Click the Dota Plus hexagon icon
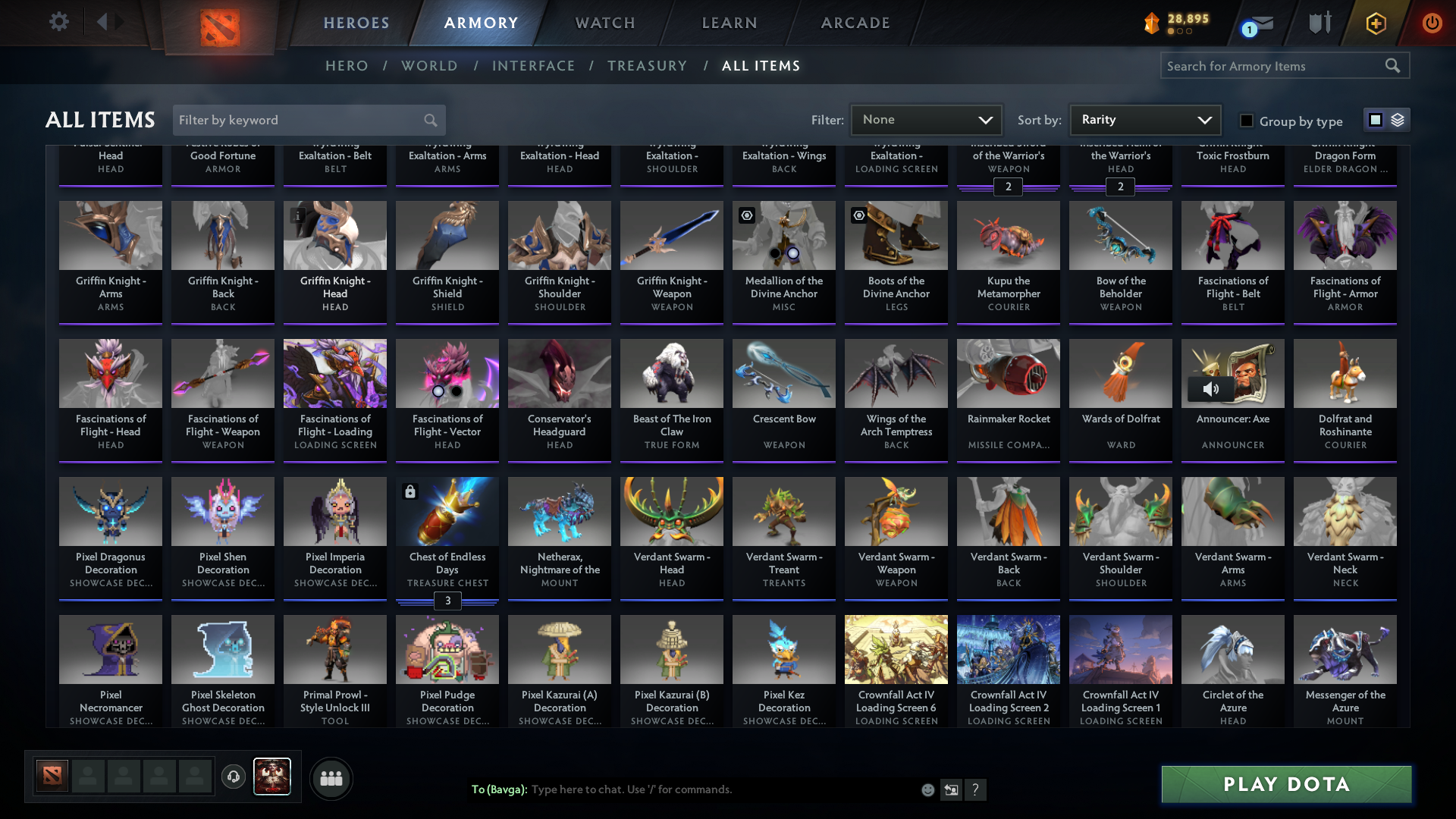1456x819 pixels. [x=1375, y=23]
